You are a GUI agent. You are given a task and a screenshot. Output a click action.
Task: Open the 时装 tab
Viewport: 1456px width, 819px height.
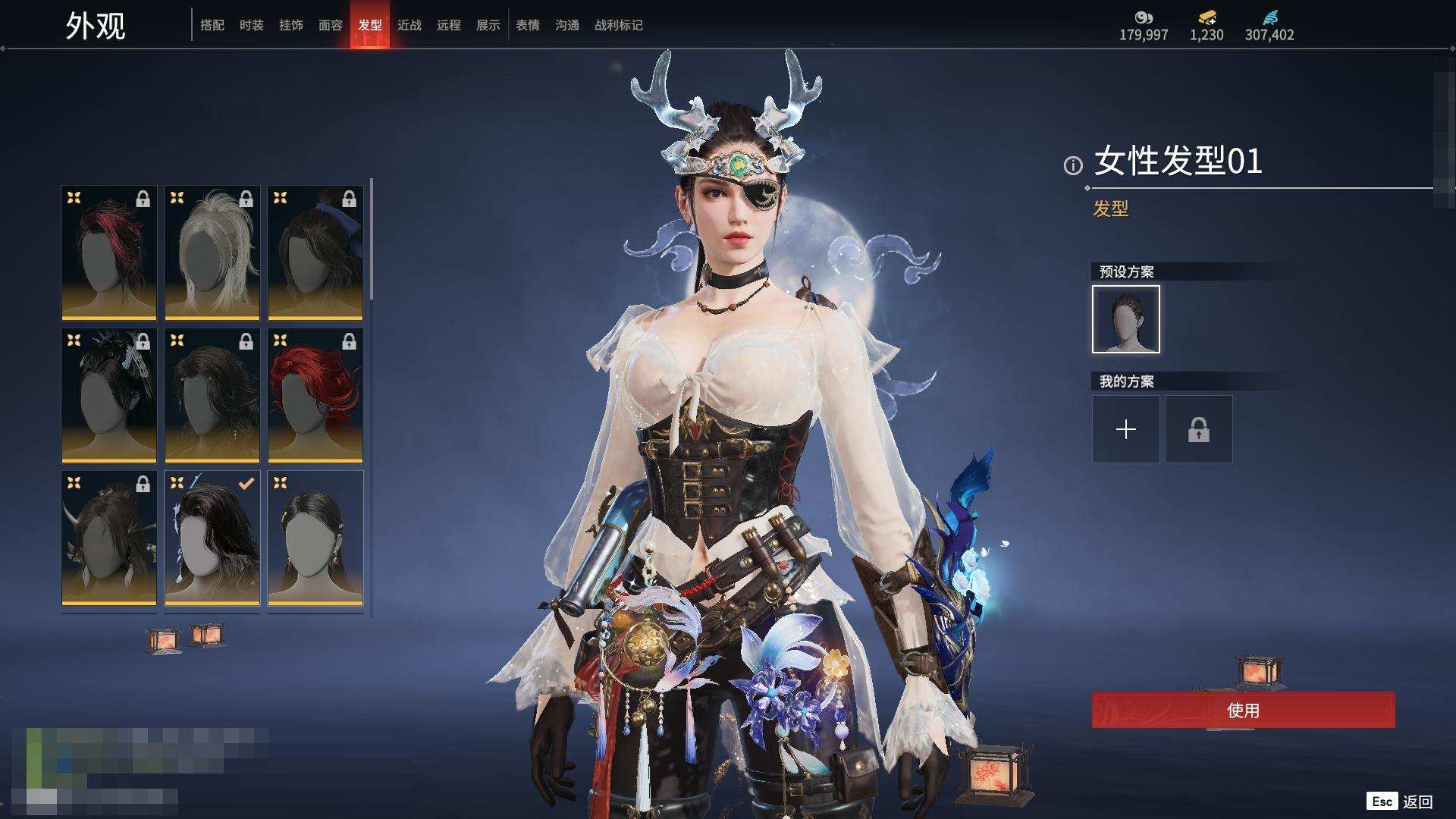pyautogui.click(x=251, y=25)
